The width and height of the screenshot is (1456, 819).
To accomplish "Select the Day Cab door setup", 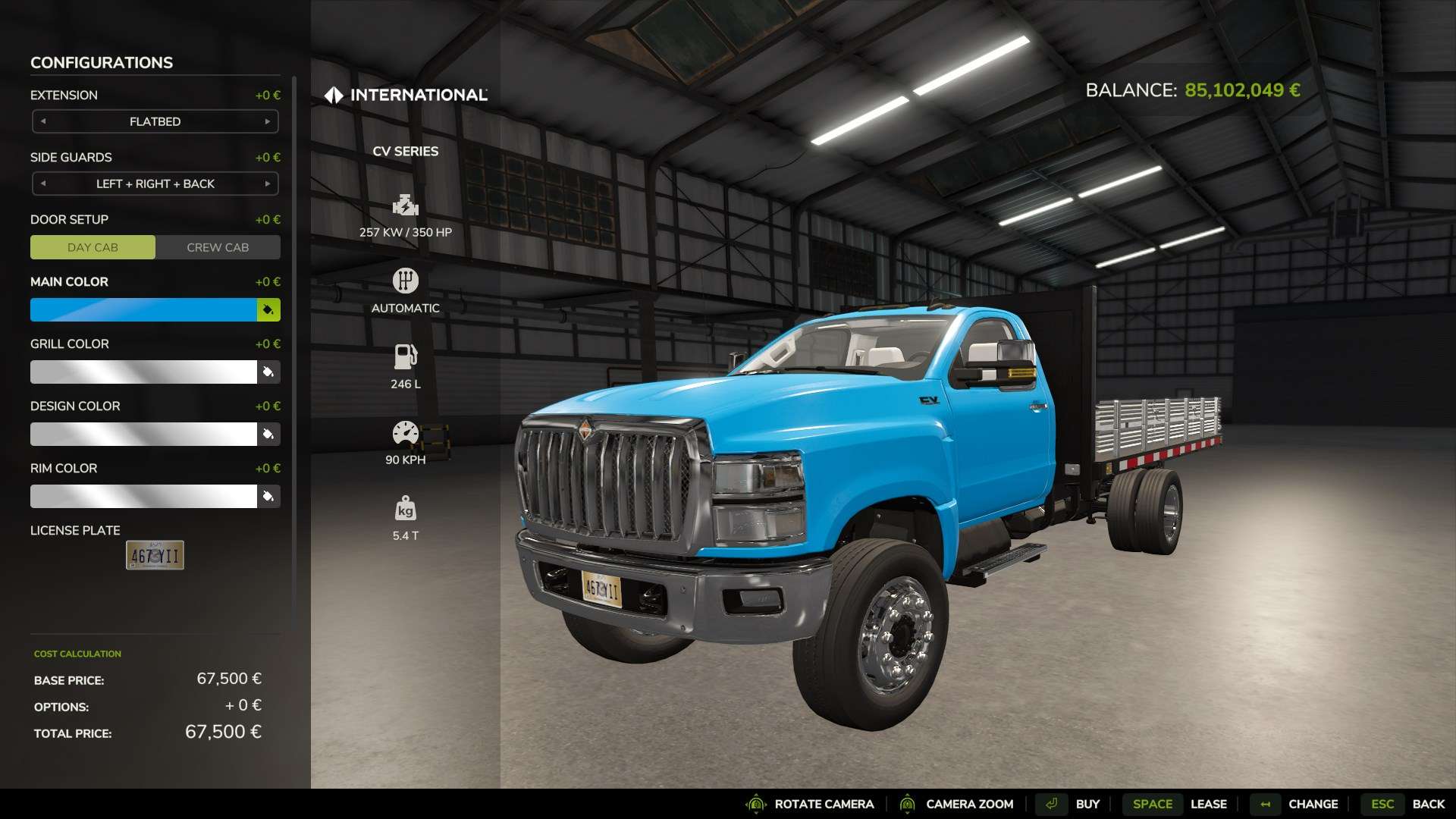I will (x=93, y=247).
